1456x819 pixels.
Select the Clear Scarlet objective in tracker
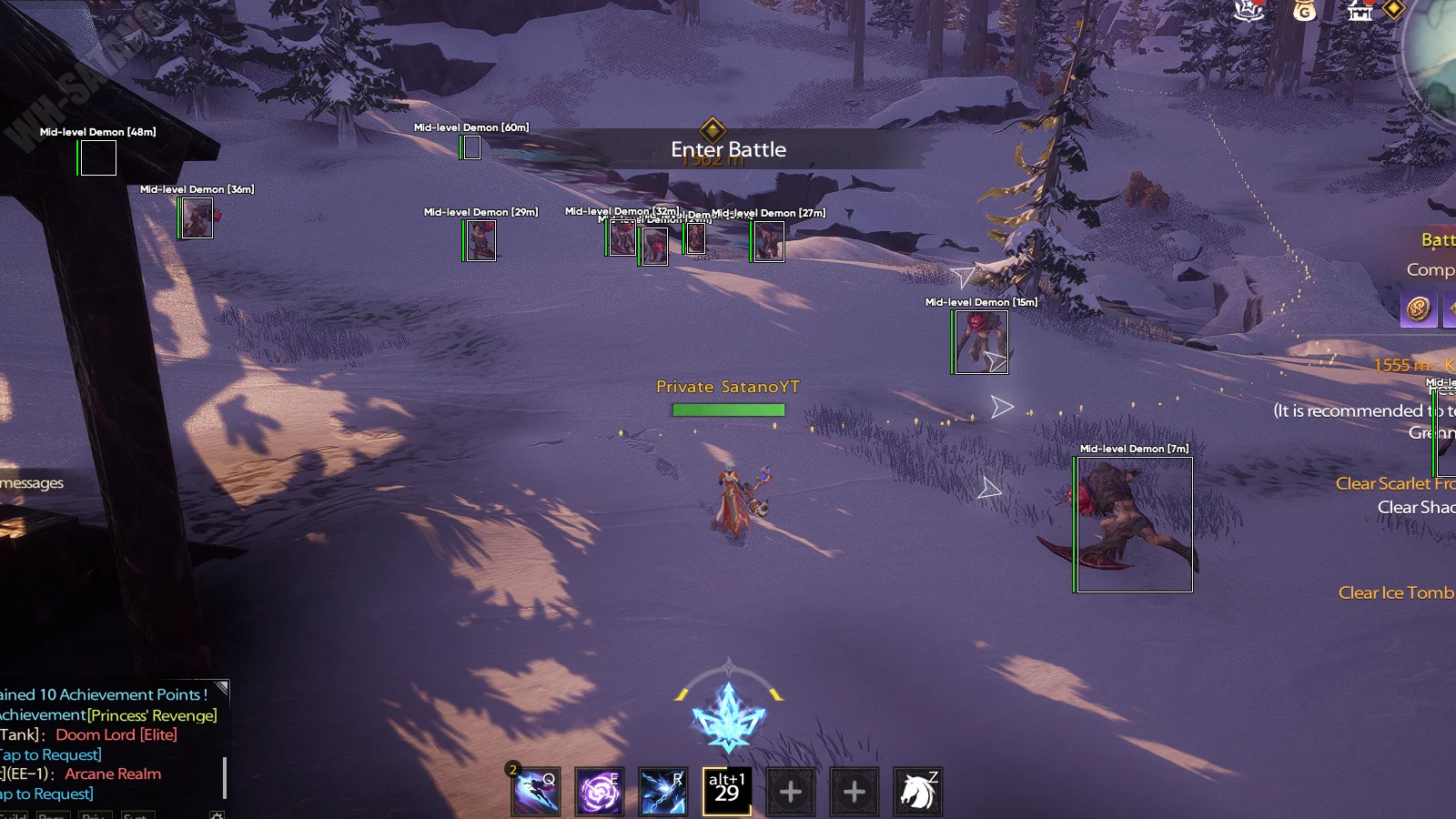pyautogui.click(x=1393, y=483)
